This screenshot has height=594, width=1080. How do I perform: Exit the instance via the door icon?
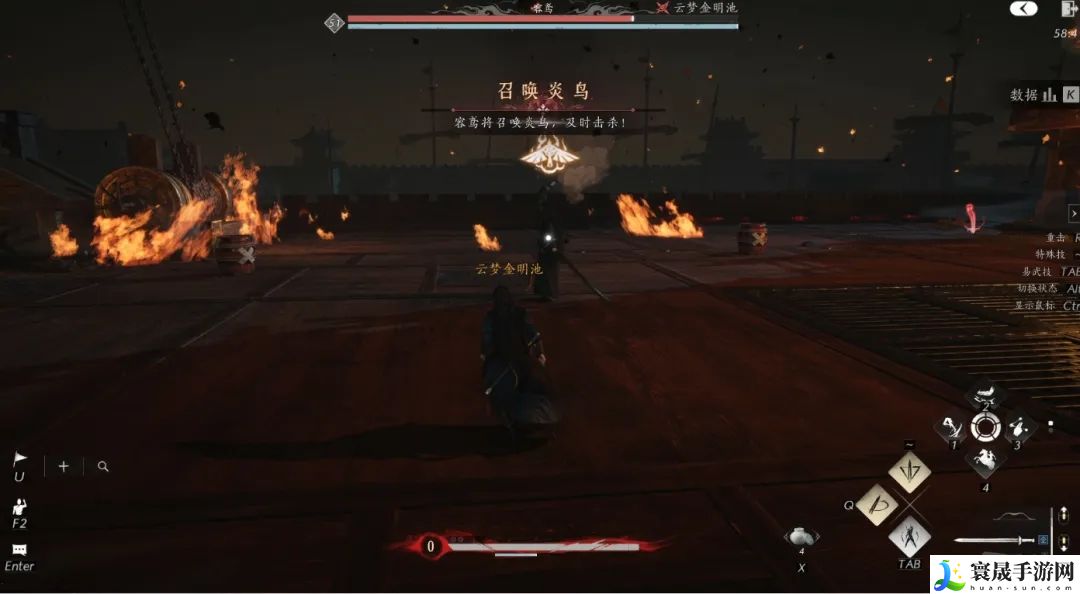[1067, 10]
